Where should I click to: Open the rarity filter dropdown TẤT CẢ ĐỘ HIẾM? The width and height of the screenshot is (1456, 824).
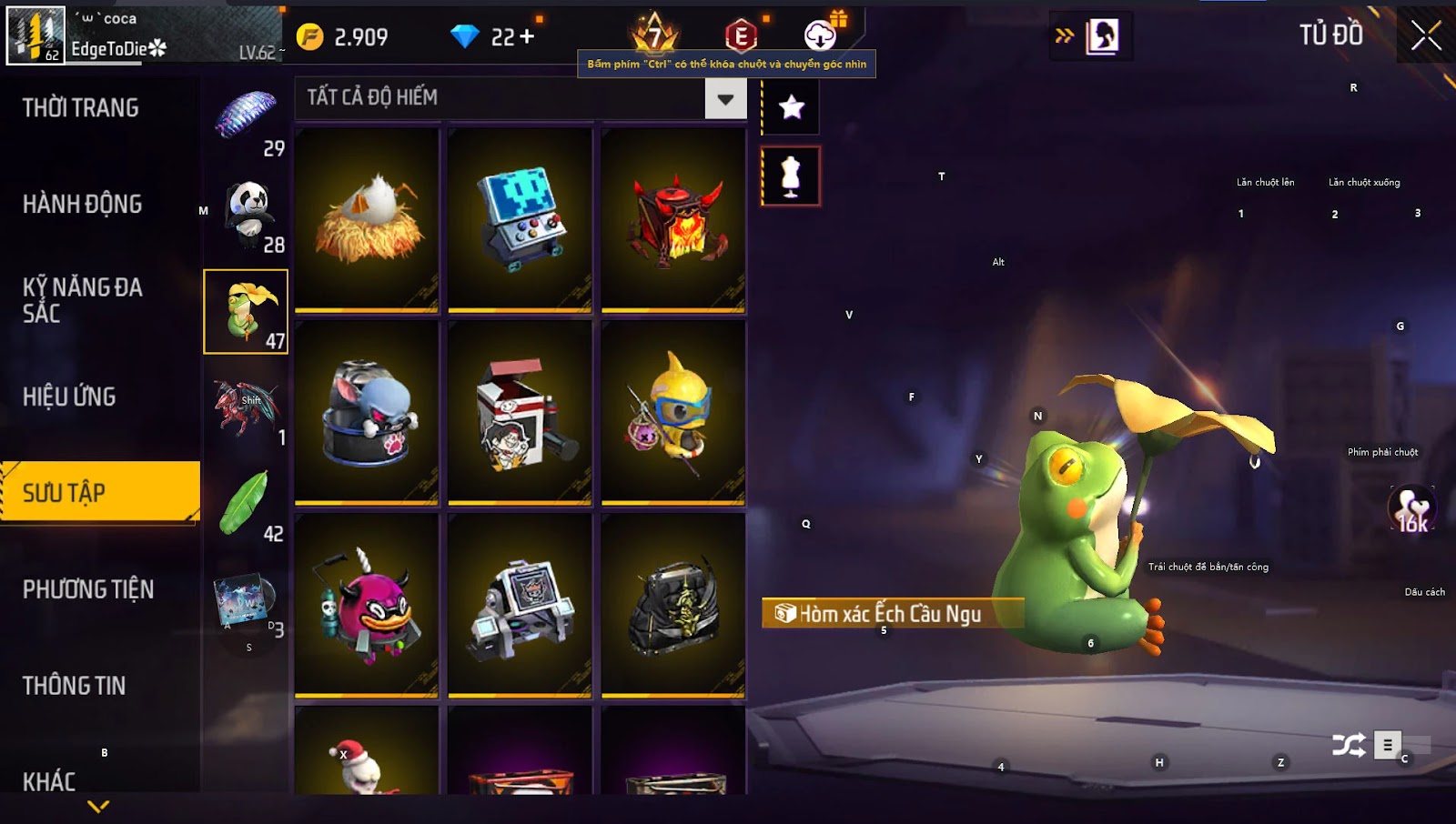725,98
